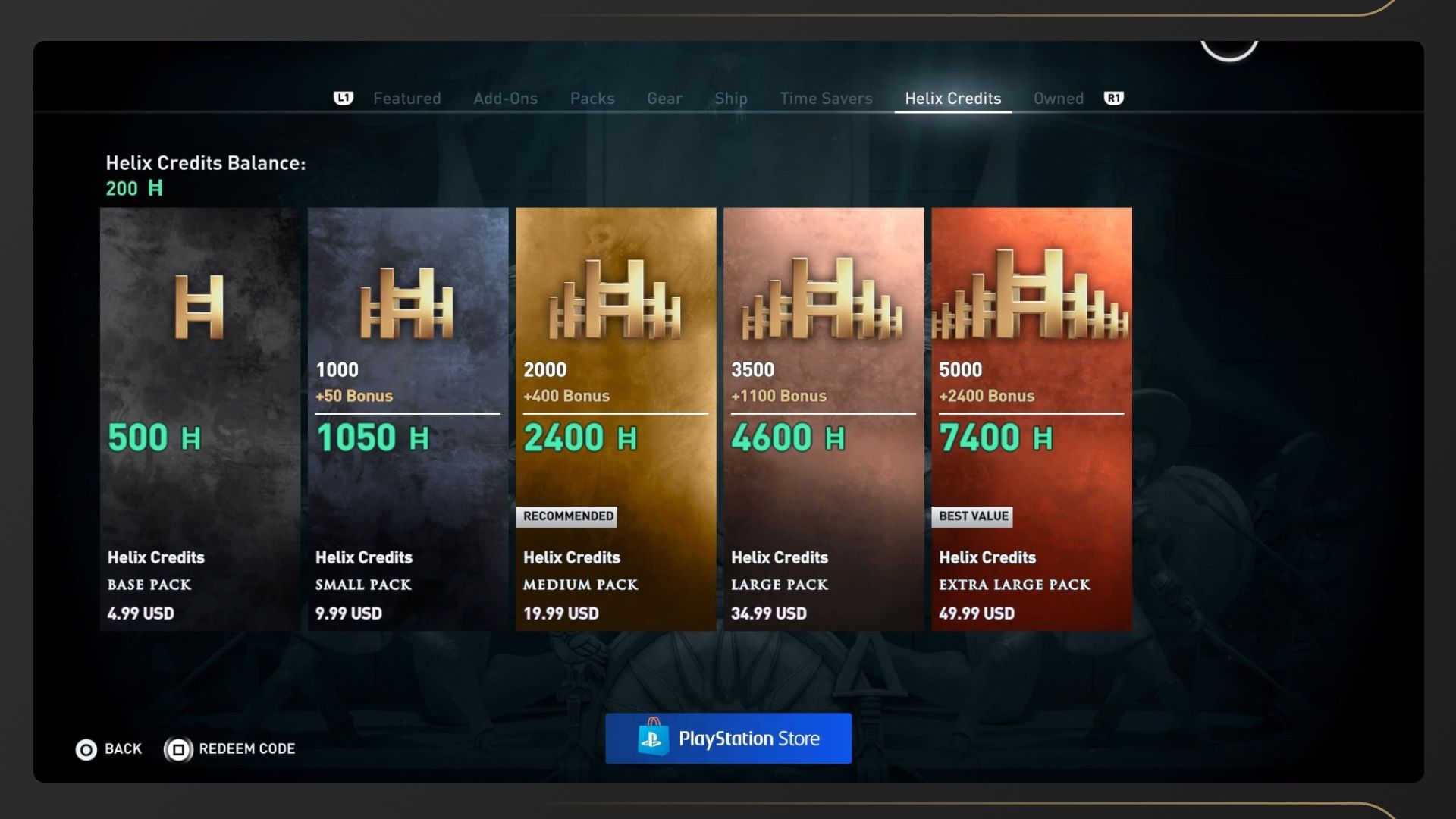This screenshot has width=1456, height=819.
Task: View the Owned tab
Action: click(x=1058, y=99)
